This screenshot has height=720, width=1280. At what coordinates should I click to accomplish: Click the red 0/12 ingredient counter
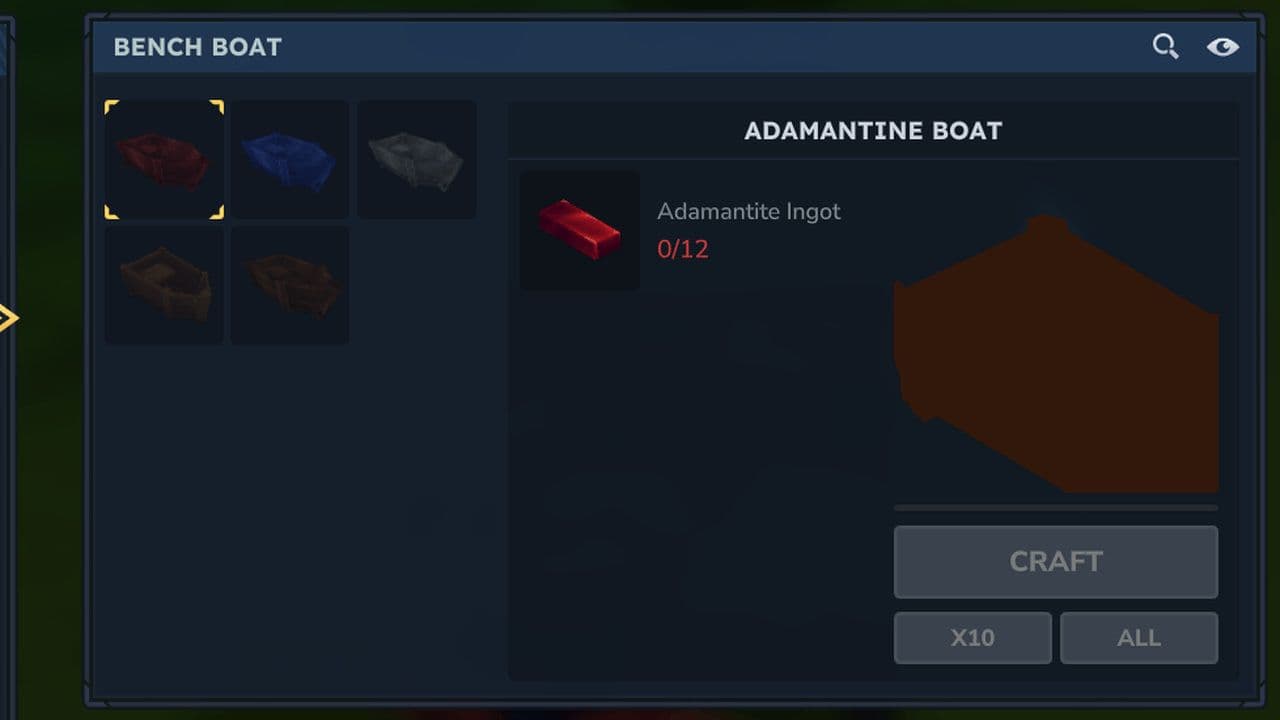(x=683, y=248)
